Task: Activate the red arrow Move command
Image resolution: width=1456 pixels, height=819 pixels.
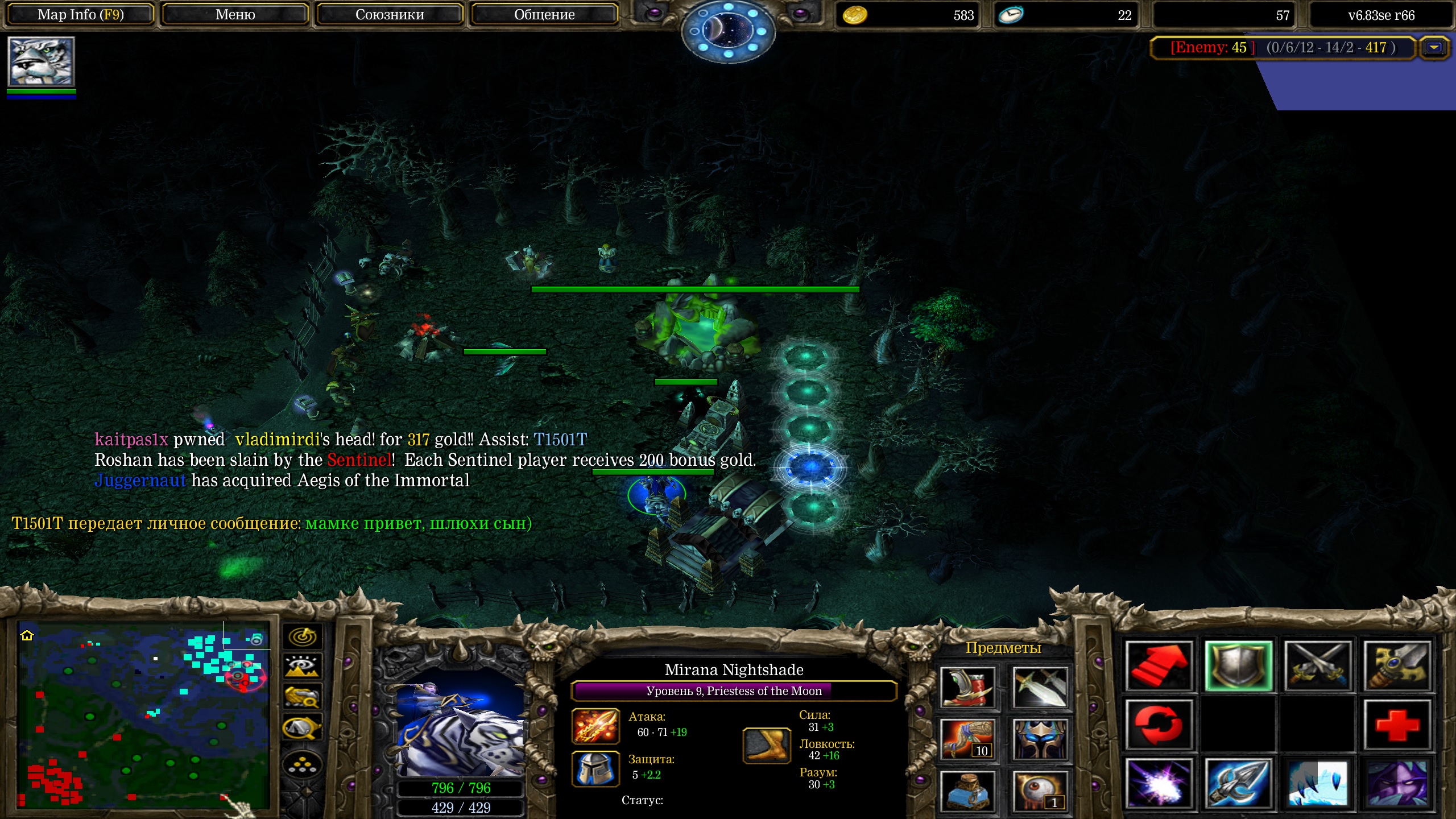Action: coord(1159,665)
